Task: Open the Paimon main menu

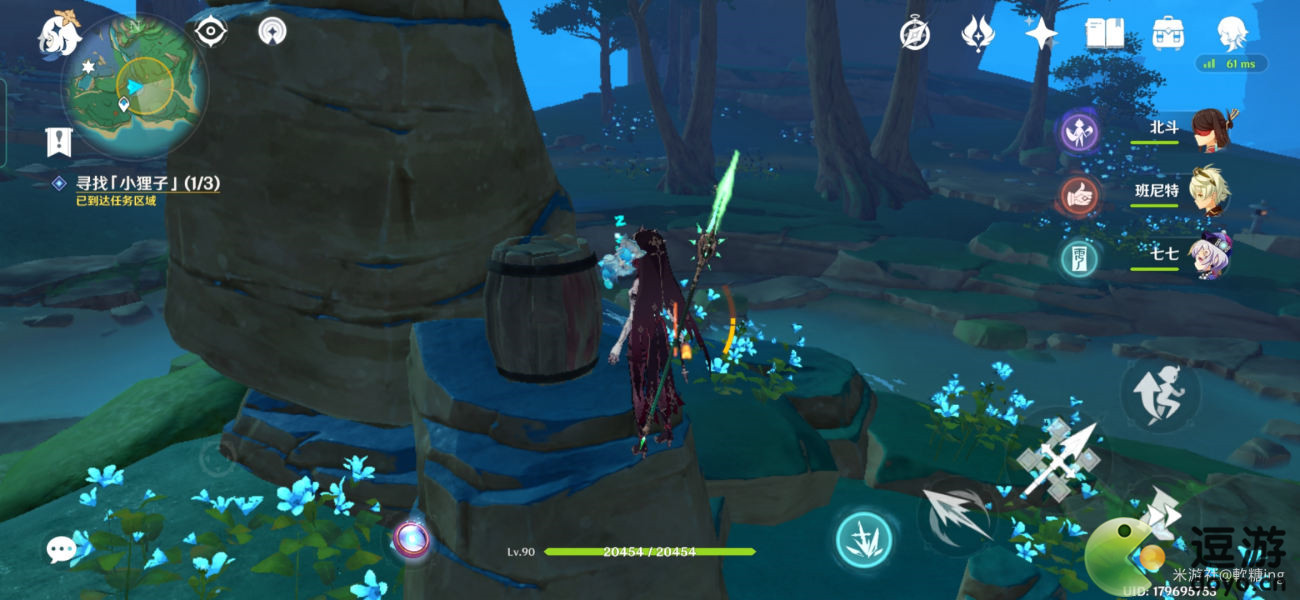Action: click(x=60, y=34)
